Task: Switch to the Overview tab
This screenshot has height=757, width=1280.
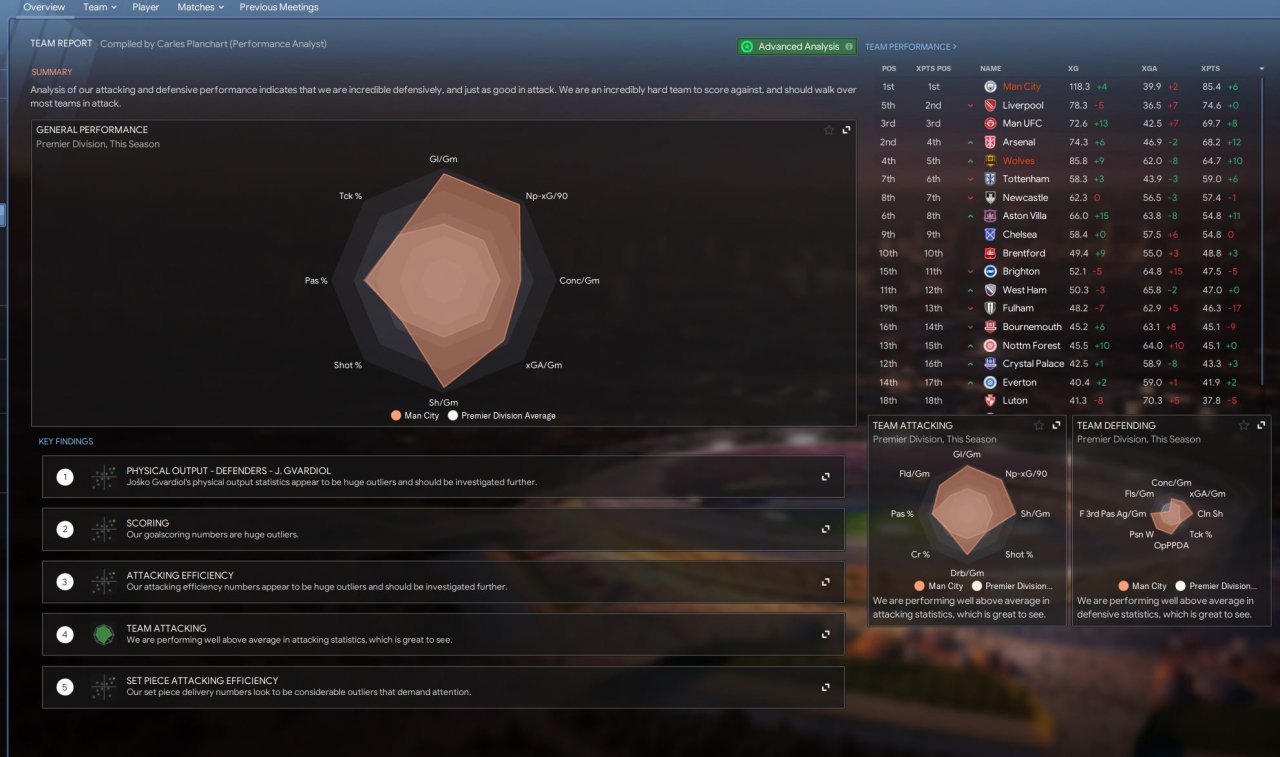Action: click(43, 7)
